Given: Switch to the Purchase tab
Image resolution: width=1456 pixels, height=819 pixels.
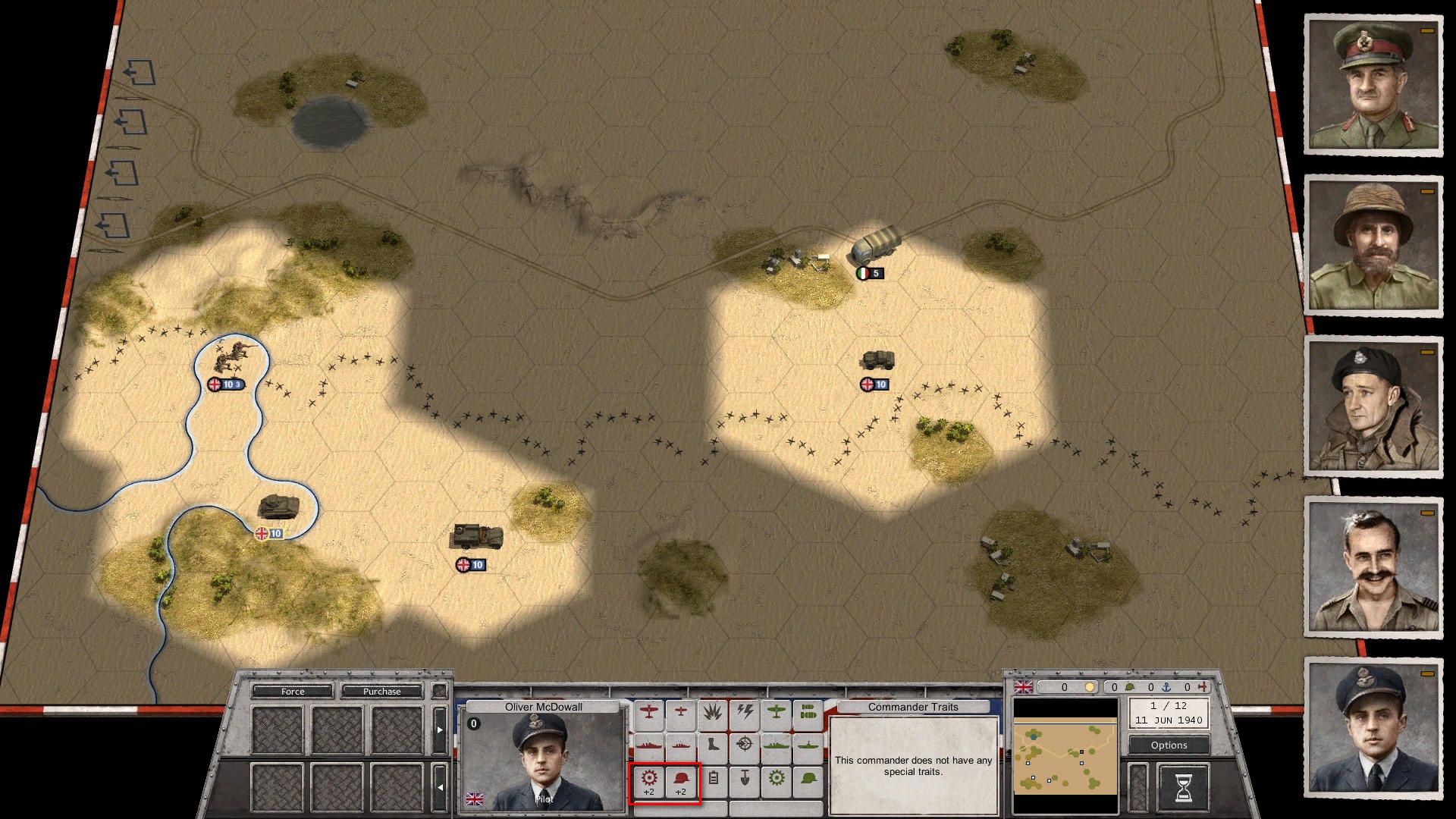Looking at the screenshot, I should 381,692.
